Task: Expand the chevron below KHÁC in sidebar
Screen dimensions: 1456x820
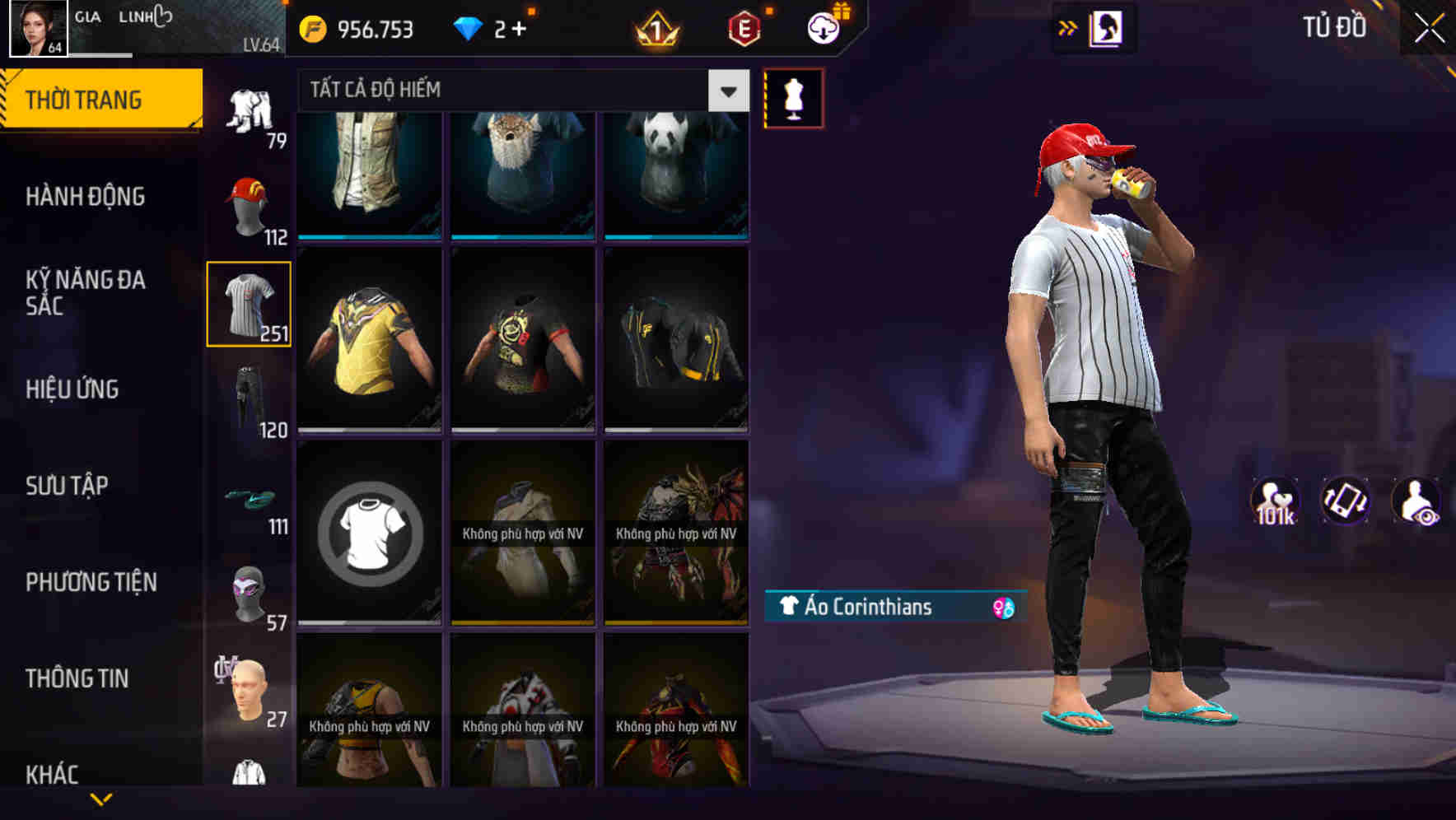Action: (x=99, y=800)
